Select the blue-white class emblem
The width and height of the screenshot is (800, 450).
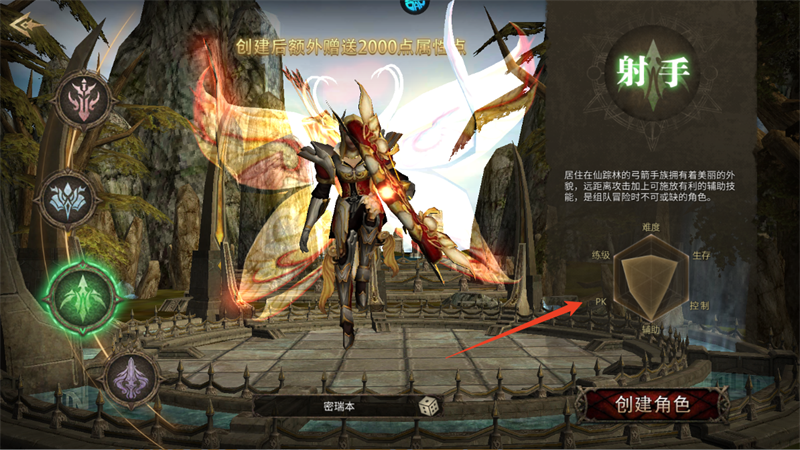click(70, 198)
